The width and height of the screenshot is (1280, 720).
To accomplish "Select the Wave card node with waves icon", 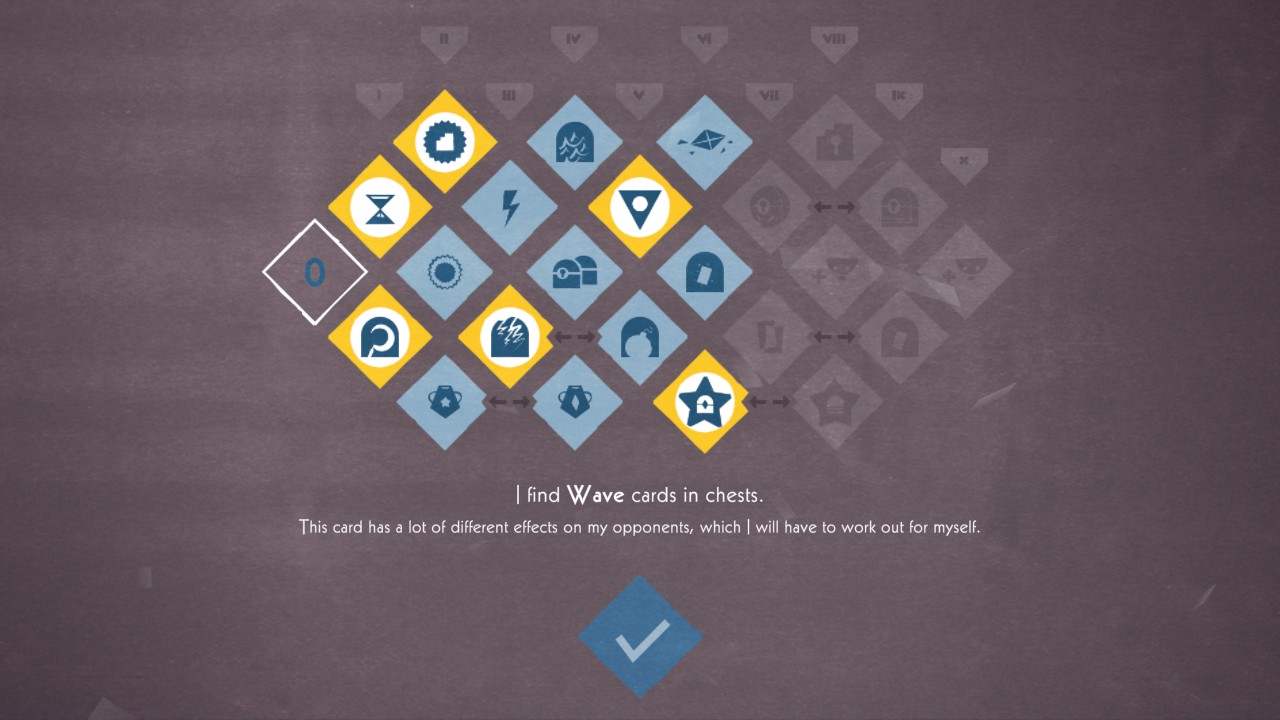I will [575, 140].
